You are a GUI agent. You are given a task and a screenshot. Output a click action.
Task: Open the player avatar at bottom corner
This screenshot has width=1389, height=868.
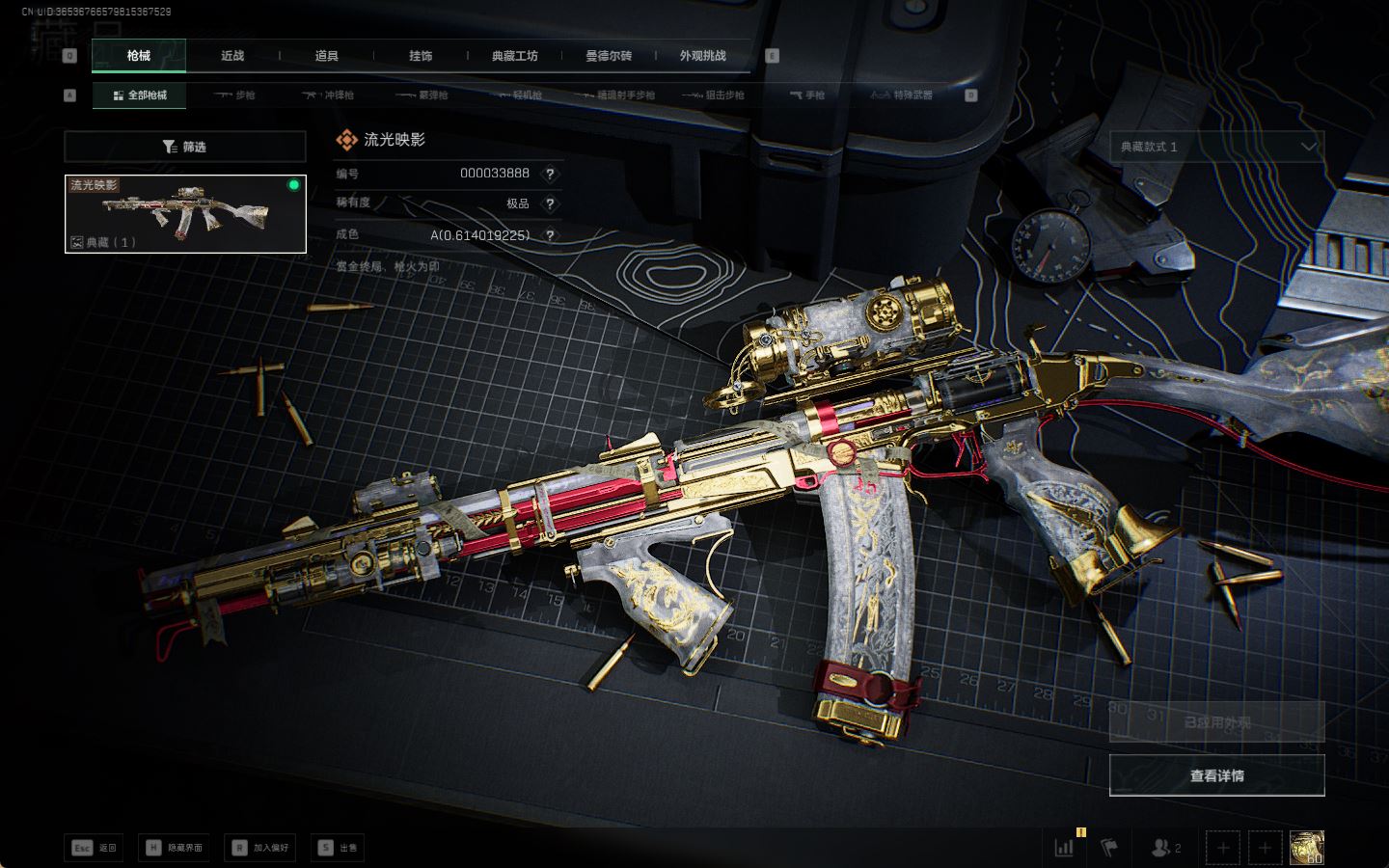tap(1307, 848)
